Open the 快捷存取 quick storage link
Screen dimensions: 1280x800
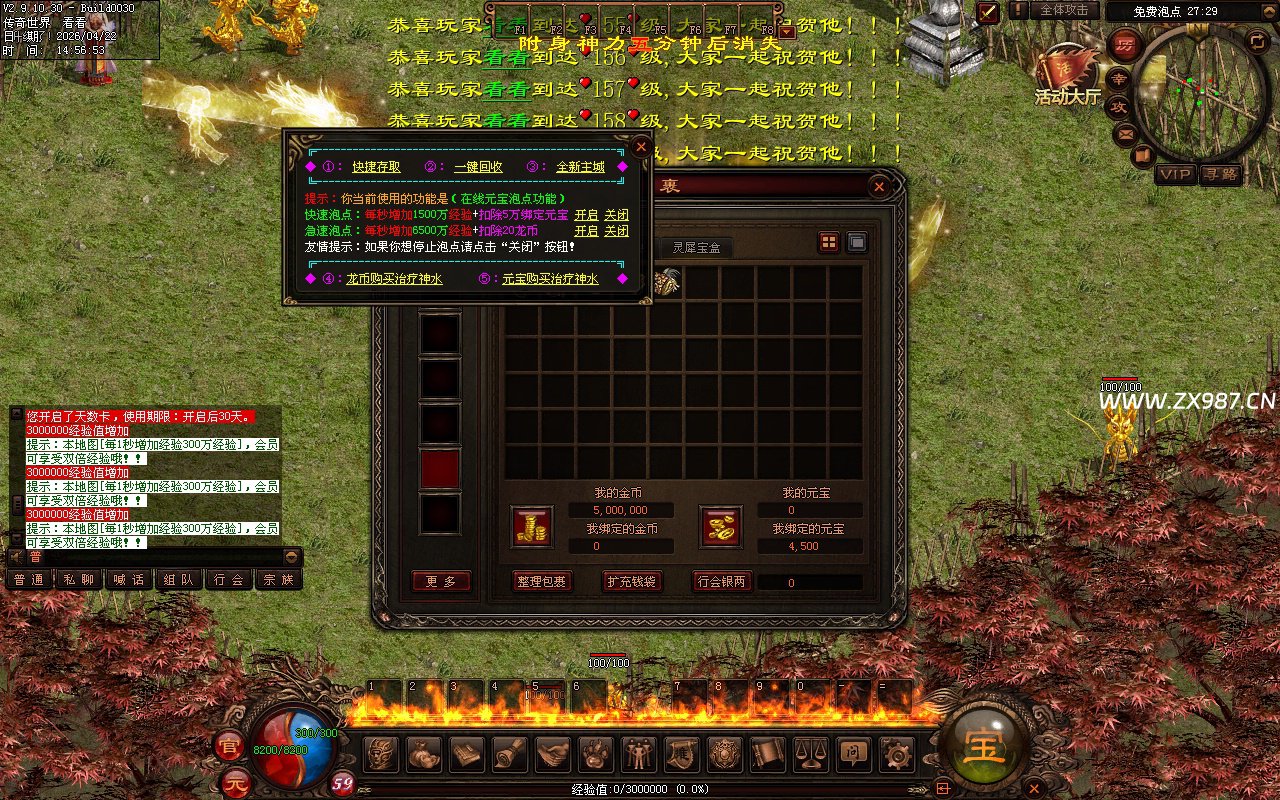pyautogui.click(x=376, y=167)
